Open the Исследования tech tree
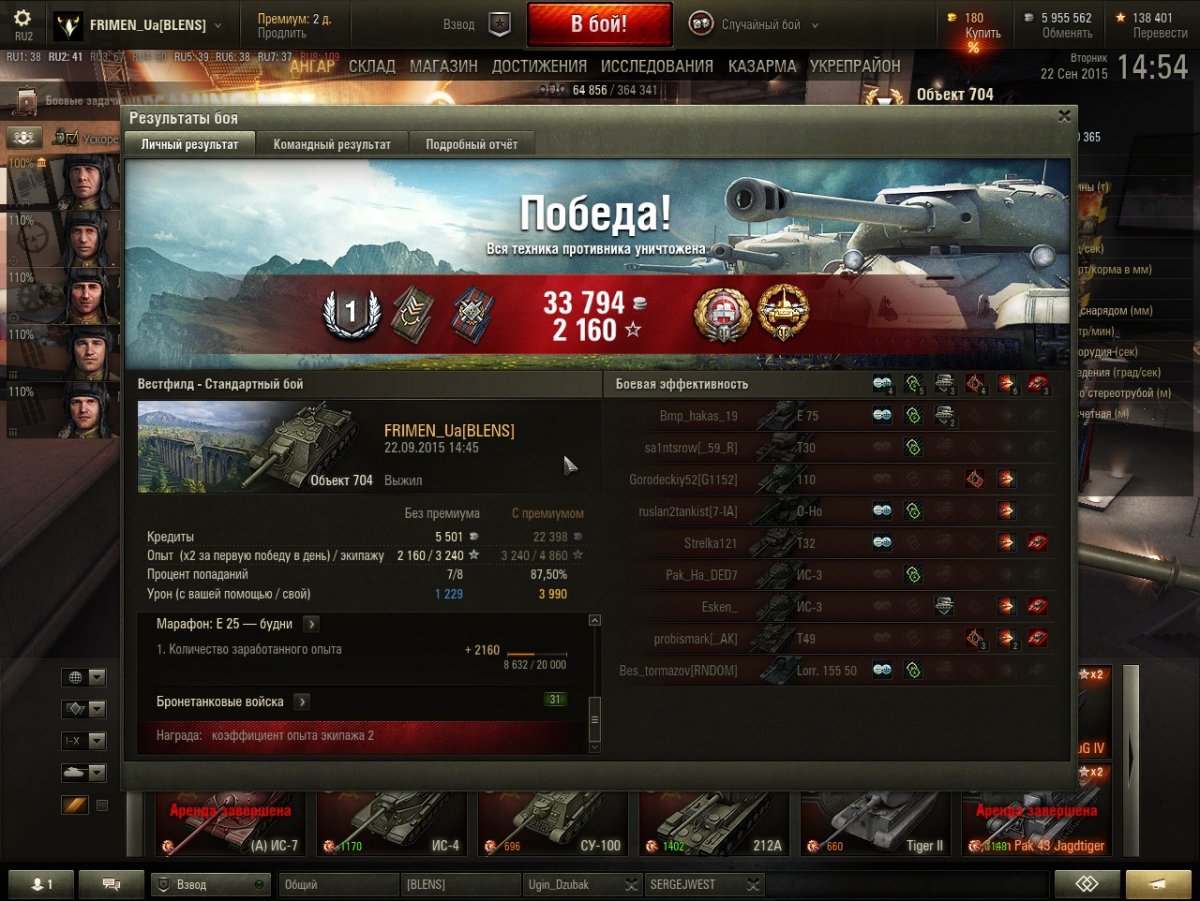This screenshot has height=901, width=1200. coord(657,66)
